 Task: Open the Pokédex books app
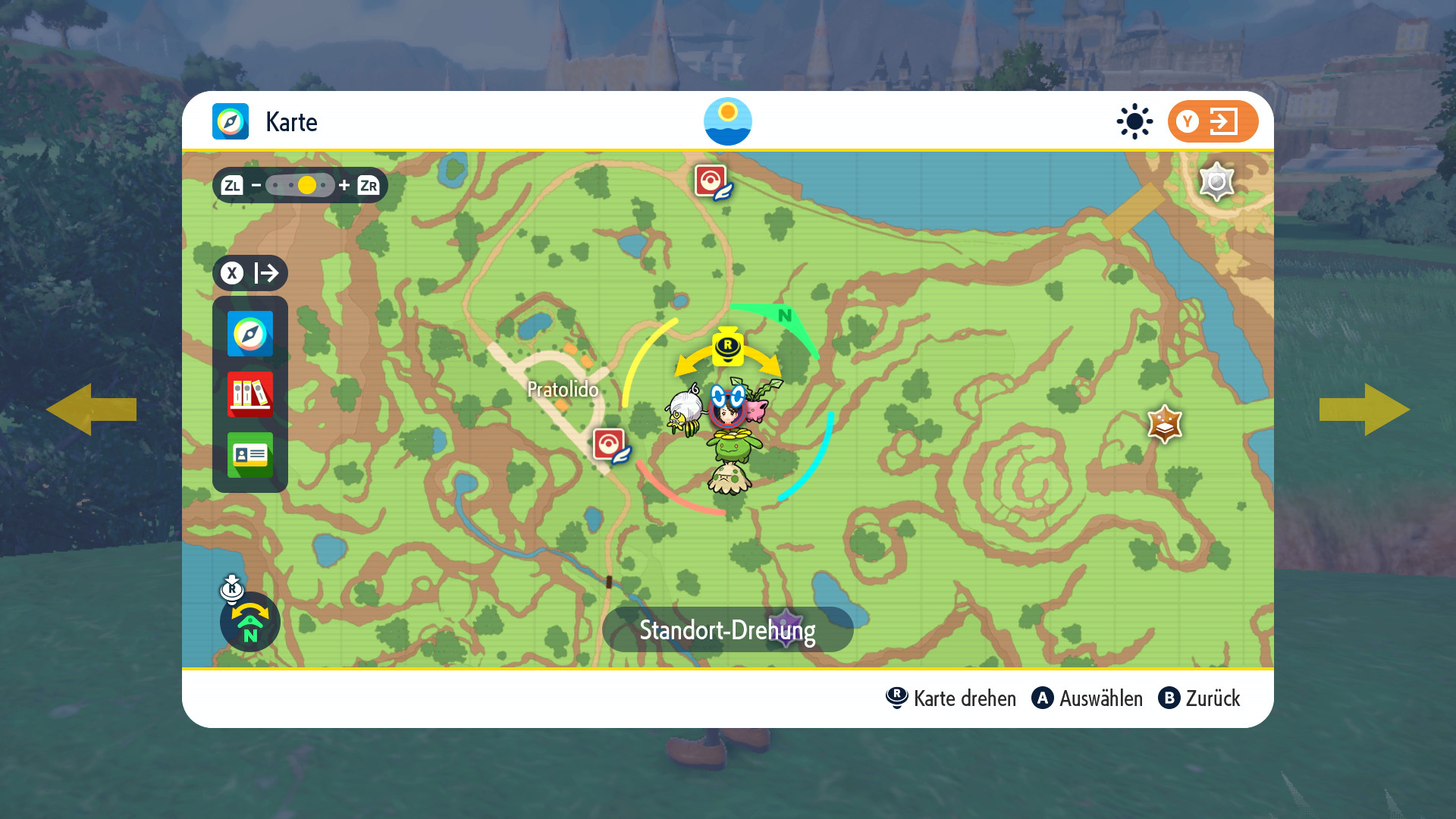[x=250, y=394]
